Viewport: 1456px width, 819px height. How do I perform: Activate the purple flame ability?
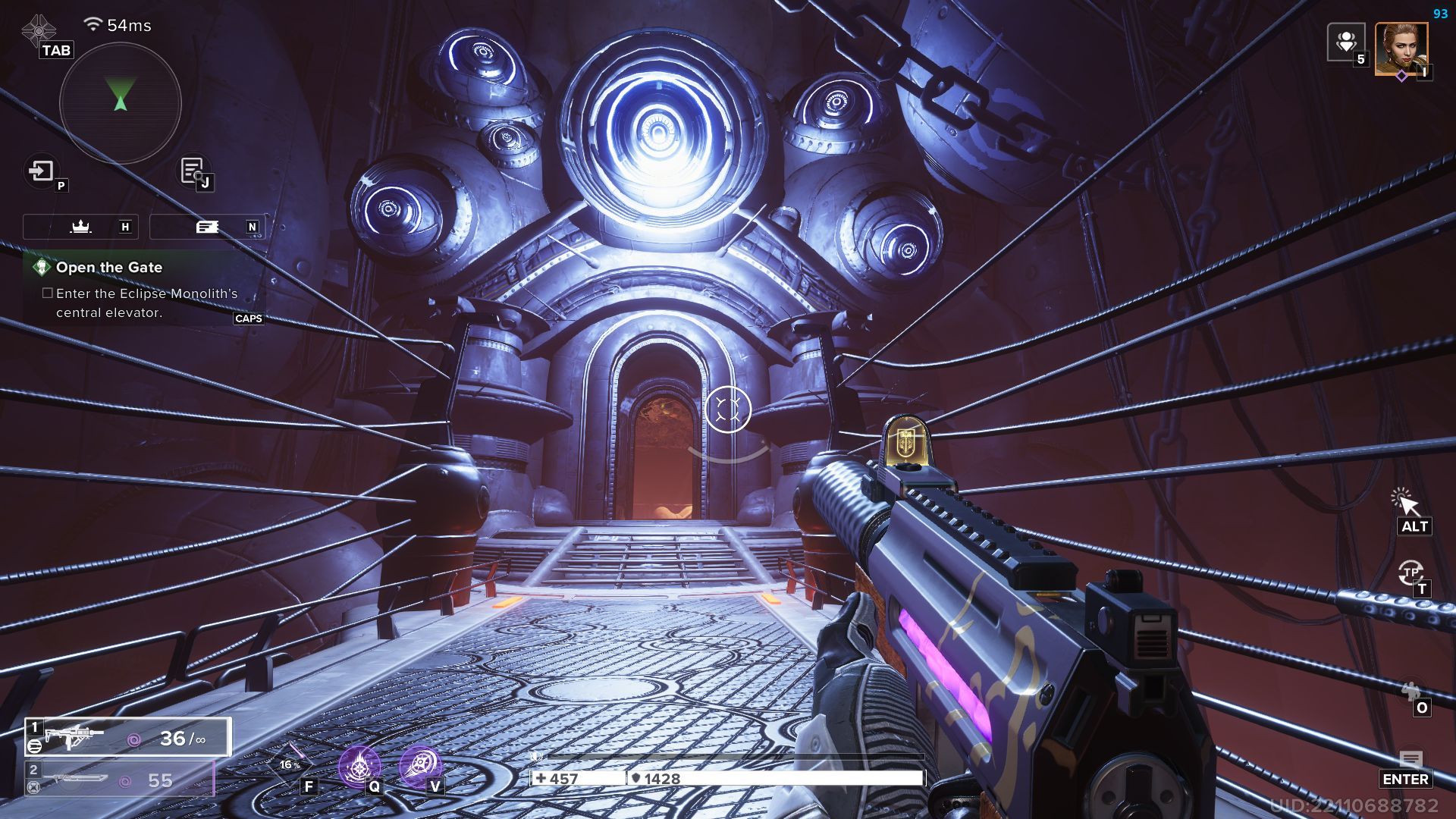[x=359, y=766]
